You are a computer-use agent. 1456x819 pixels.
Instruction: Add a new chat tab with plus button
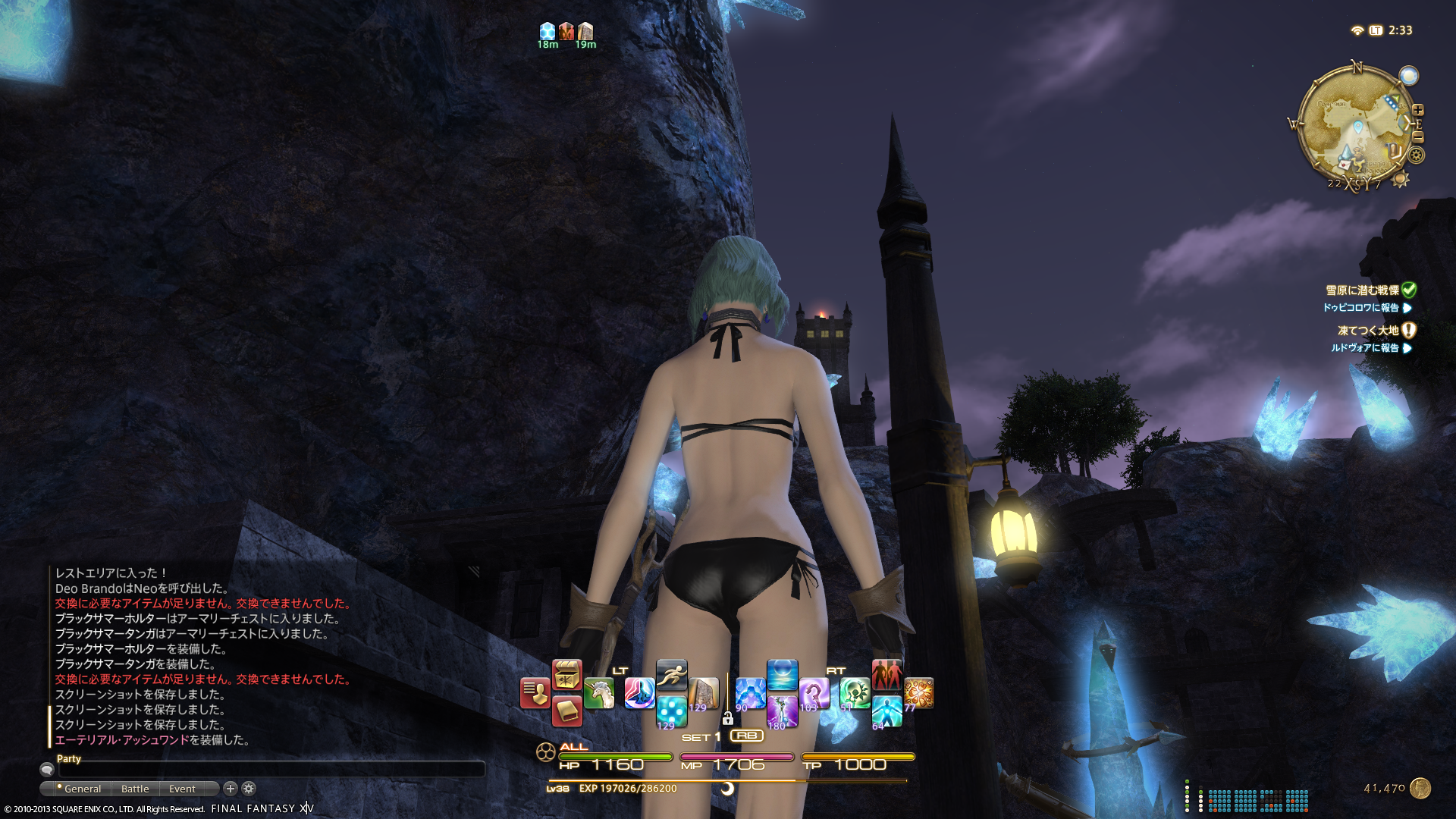[x=231, y=789]
